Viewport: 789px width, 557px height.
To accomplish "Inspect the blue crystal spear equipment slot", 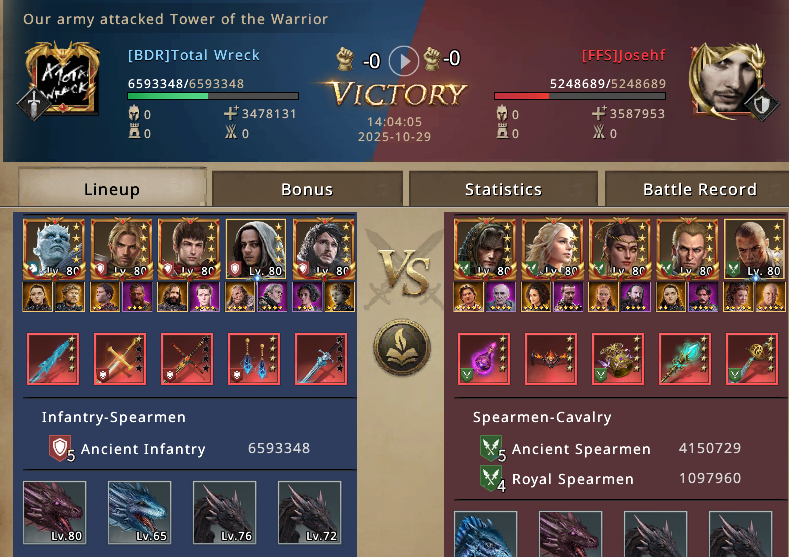I will click(53, 359).
